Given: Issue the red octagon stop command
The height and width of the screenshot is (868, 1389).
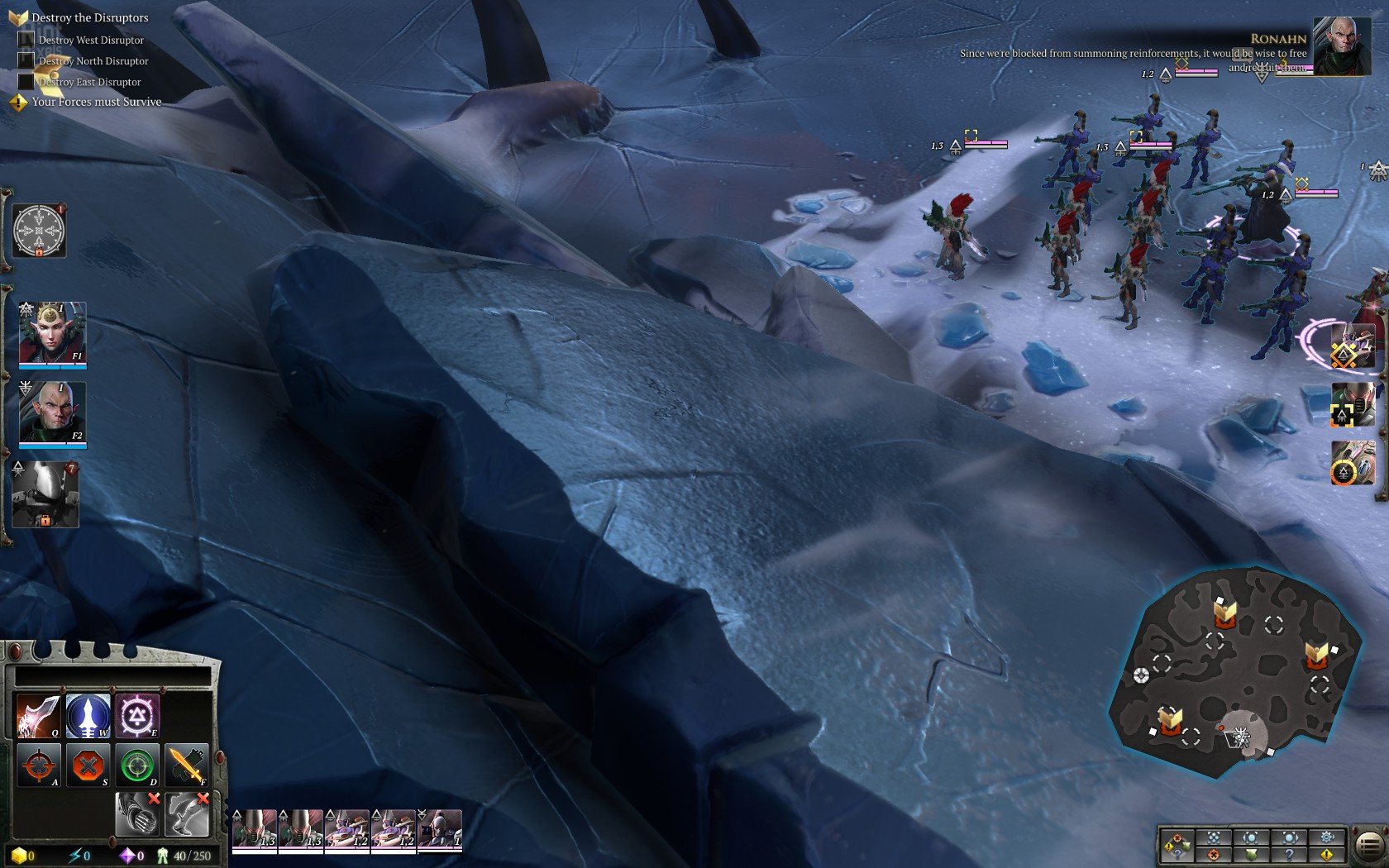Looking at the screenshot, I should coord(88,765).
